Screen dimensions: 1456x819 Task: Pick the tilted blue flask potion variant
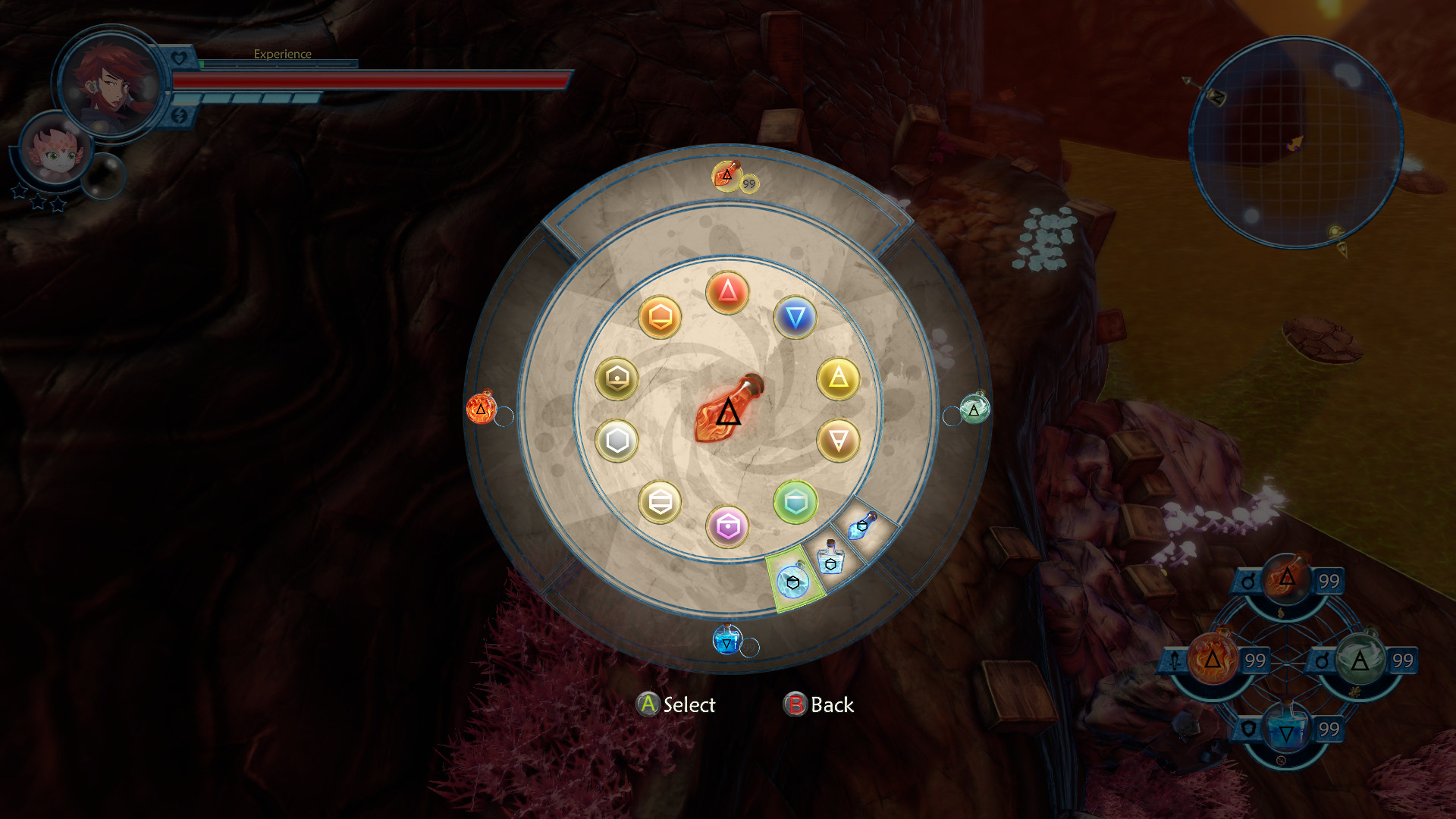(x=862, y=526)
